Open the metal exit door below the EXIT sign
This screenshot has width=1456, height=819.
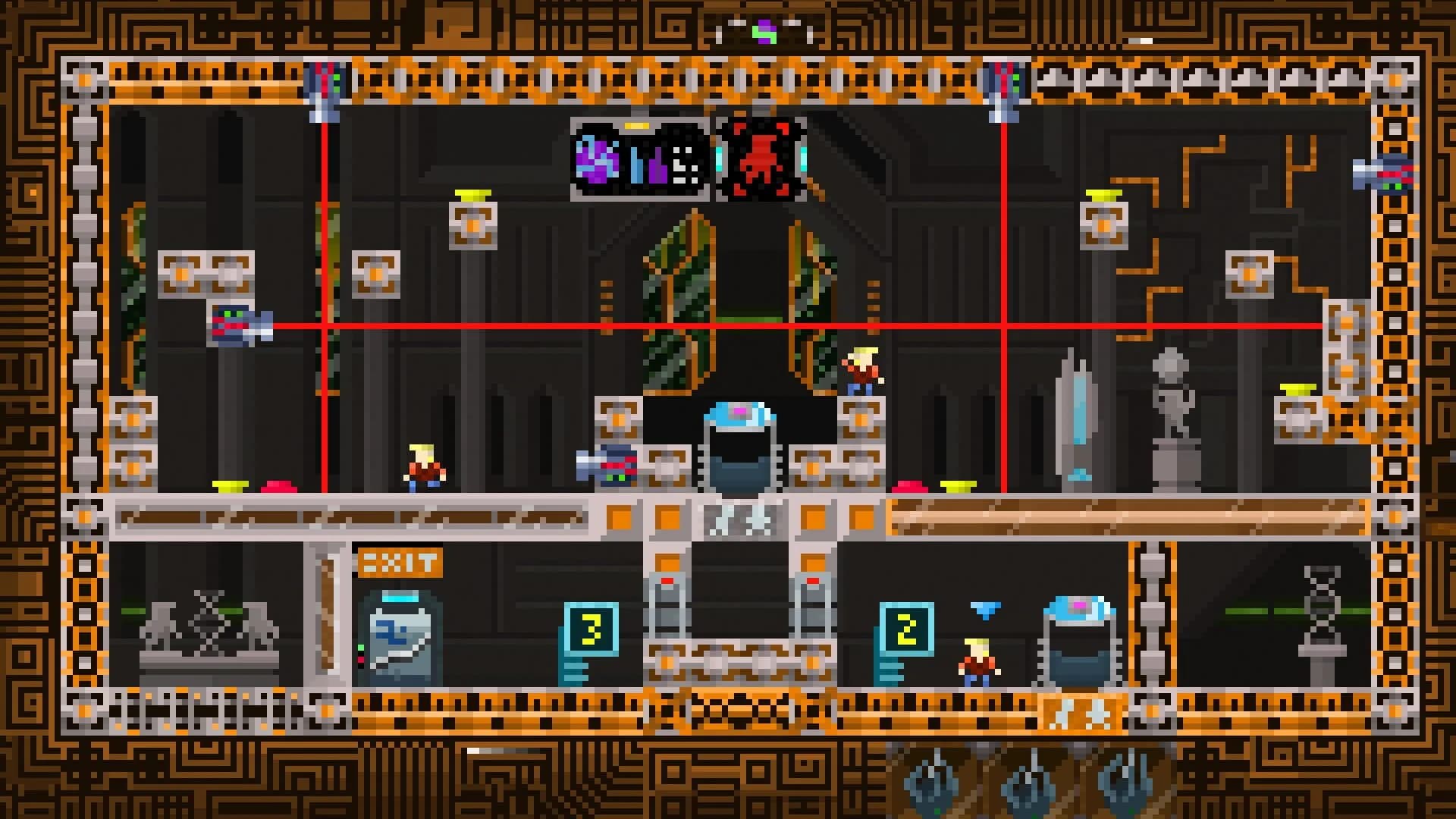pos(400,641)
